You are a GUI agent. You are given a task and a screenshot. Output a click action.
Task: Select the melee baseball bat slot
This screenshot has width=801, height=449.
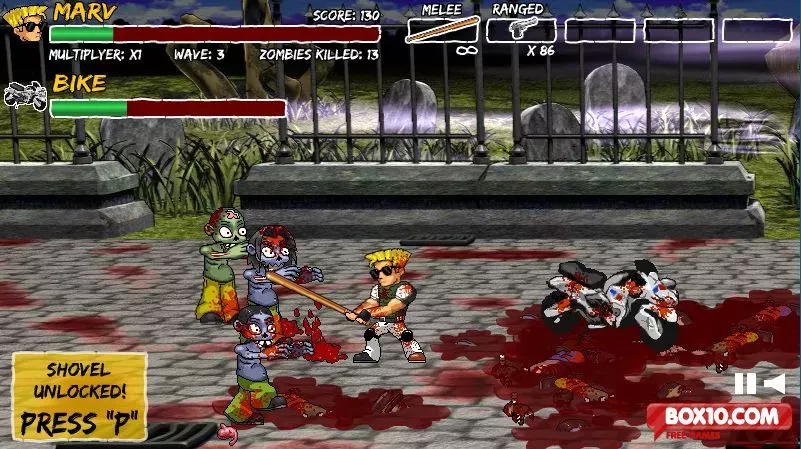tap(442, 30)
